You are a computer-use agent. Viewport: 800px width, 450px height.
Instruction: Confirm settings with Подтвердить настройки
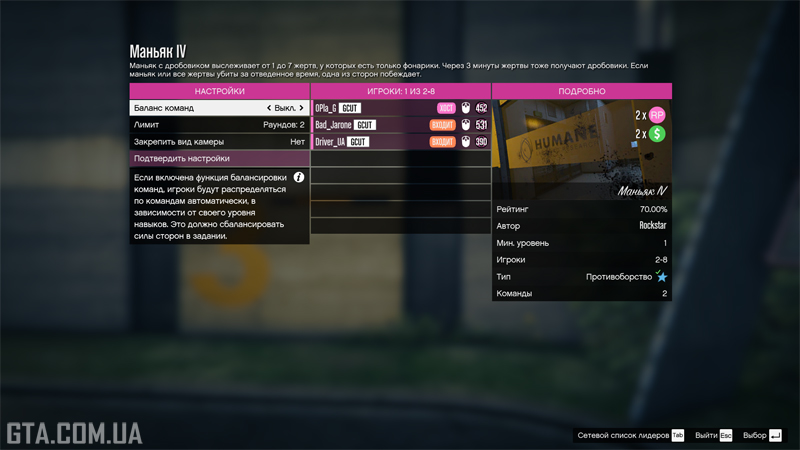[219, 158]
